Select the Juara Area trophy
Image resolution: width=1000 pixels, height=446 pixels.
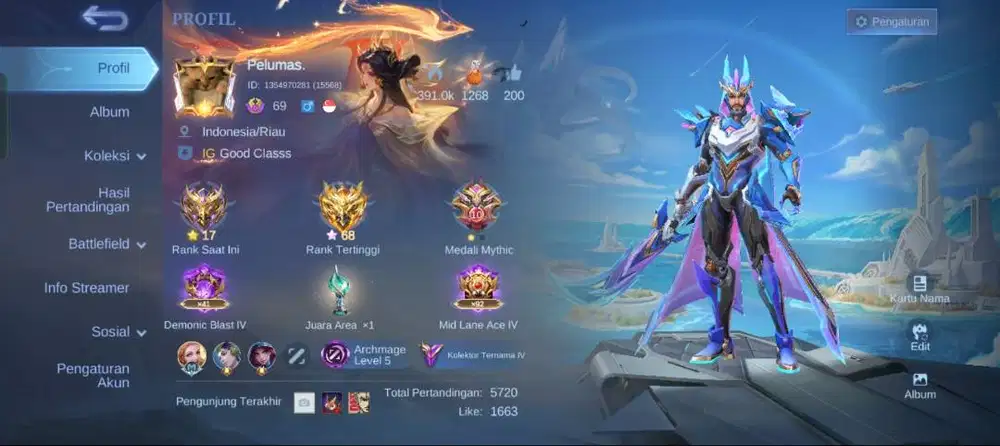[x=339, y=292]
